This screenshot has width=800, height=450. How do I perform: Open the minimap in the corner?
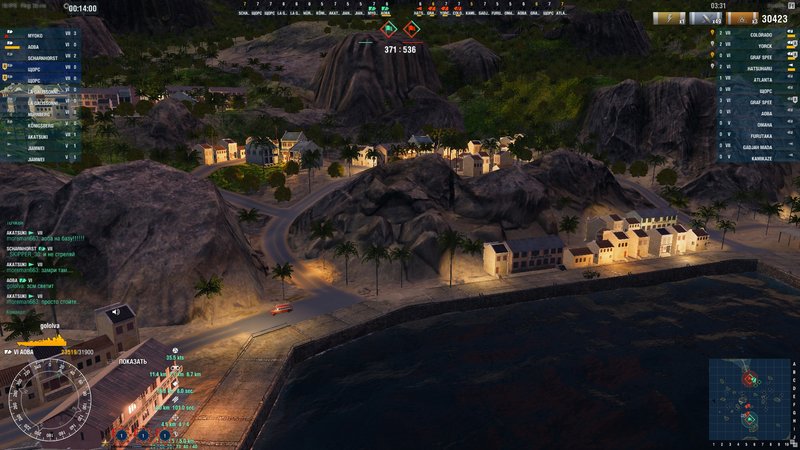tap(751, 400)
